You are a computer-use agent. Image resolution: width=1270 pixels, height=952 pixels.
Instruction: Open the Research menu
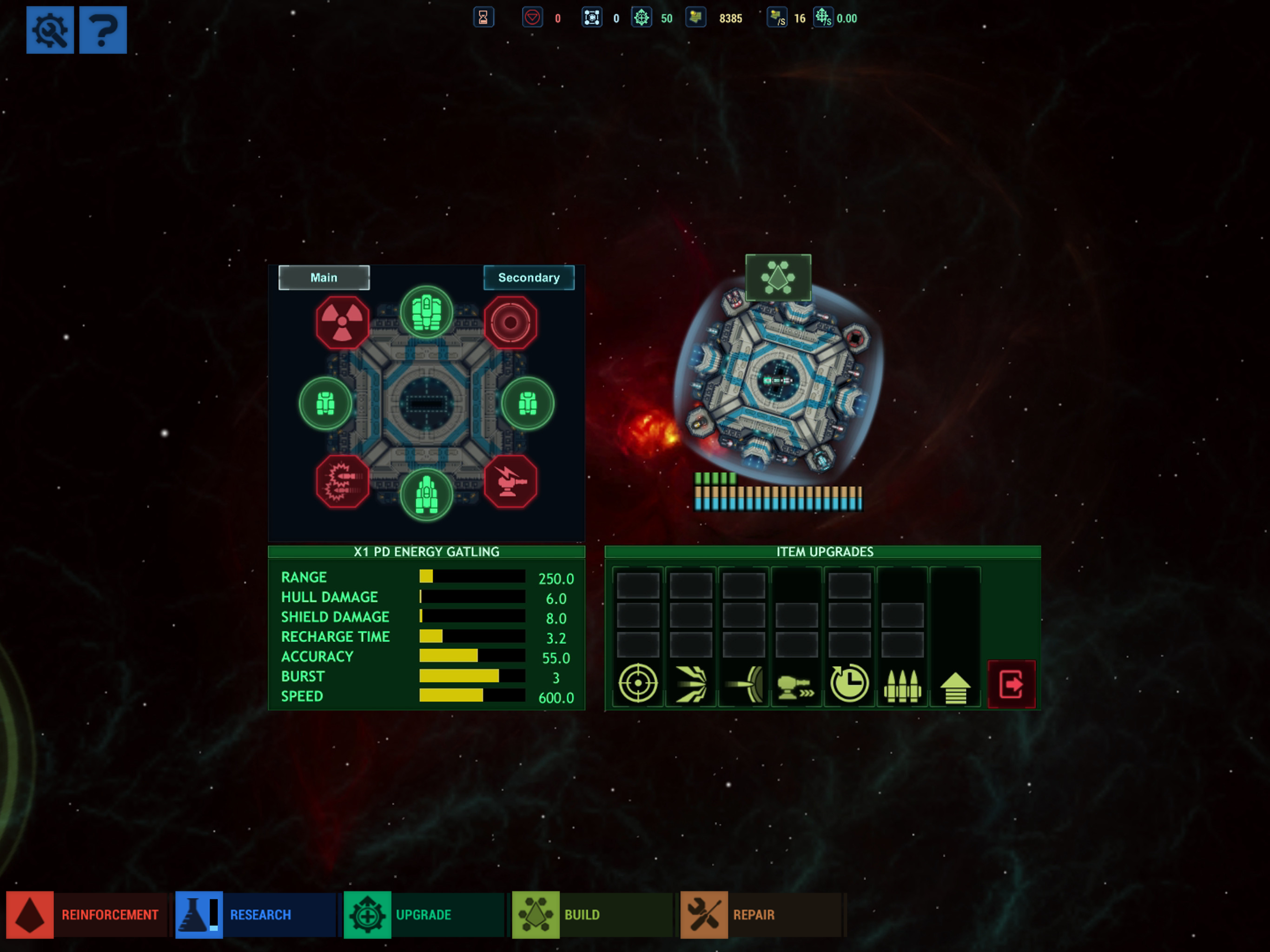coord(256,915)
